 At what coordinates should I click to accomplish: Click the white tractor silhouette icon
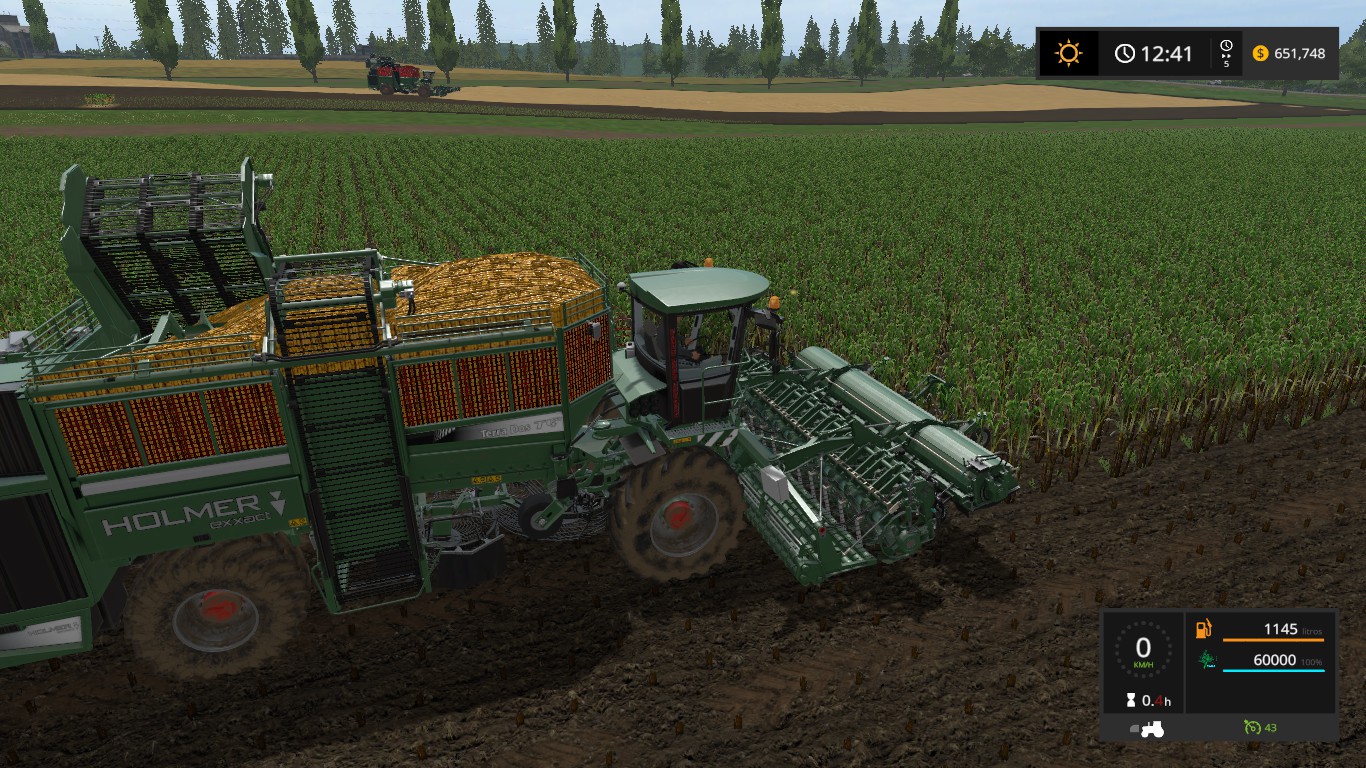point(1153,729)
